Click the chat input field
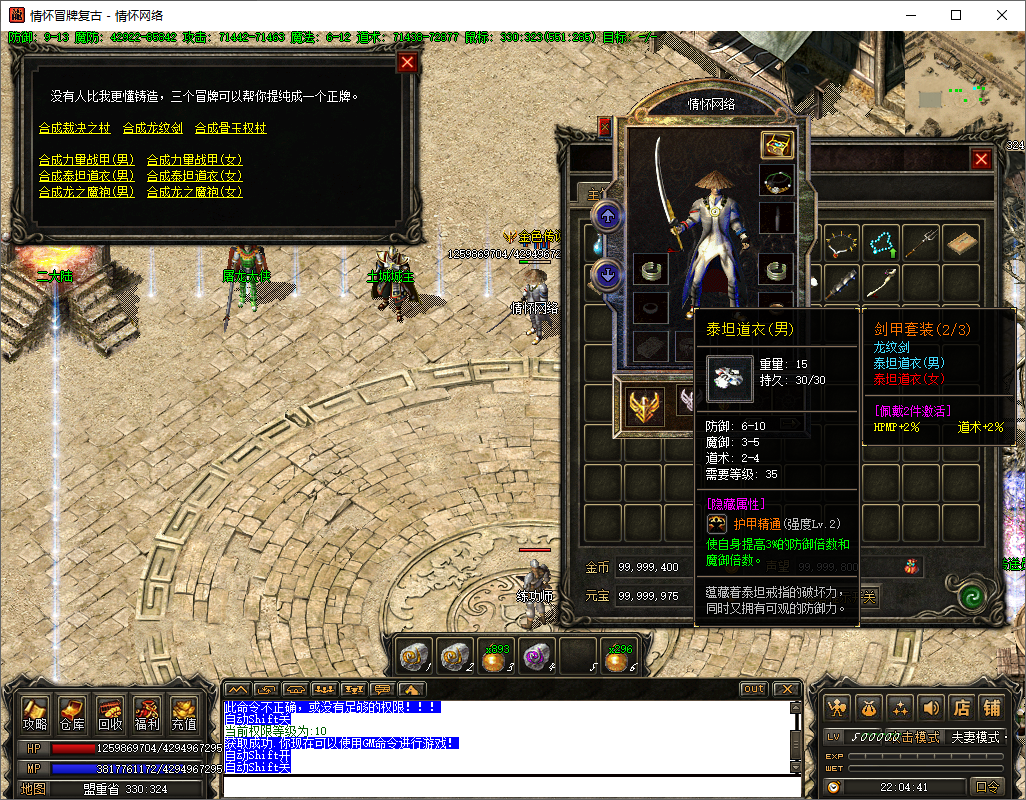 pos(510,786)
